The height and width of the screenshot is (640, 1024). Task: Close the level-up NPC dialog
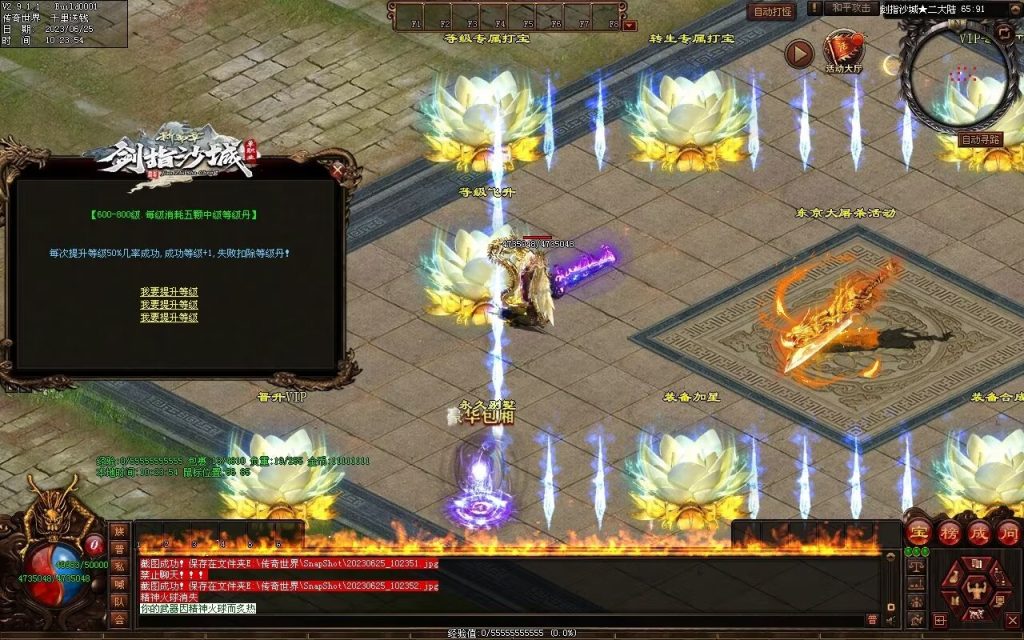point(347,171)
